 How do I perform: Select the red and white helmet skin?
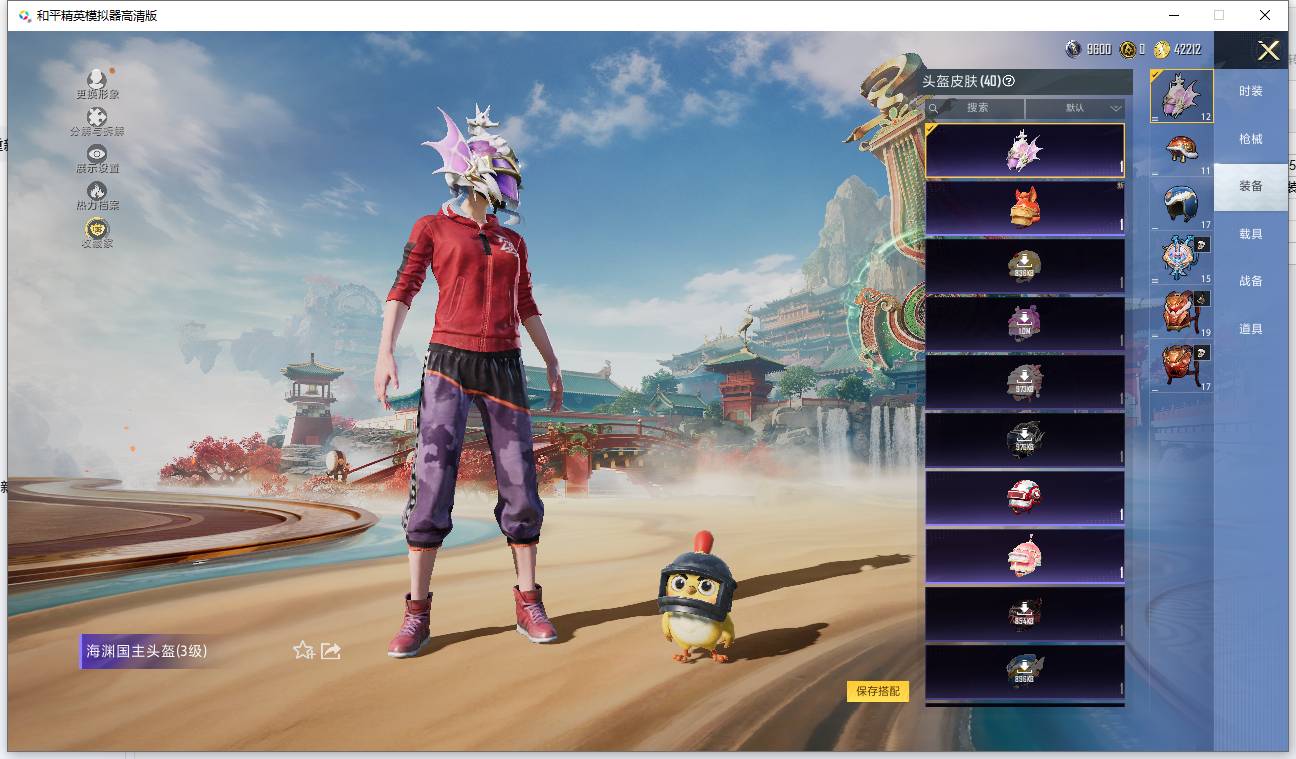click(x=1024, y=498)
